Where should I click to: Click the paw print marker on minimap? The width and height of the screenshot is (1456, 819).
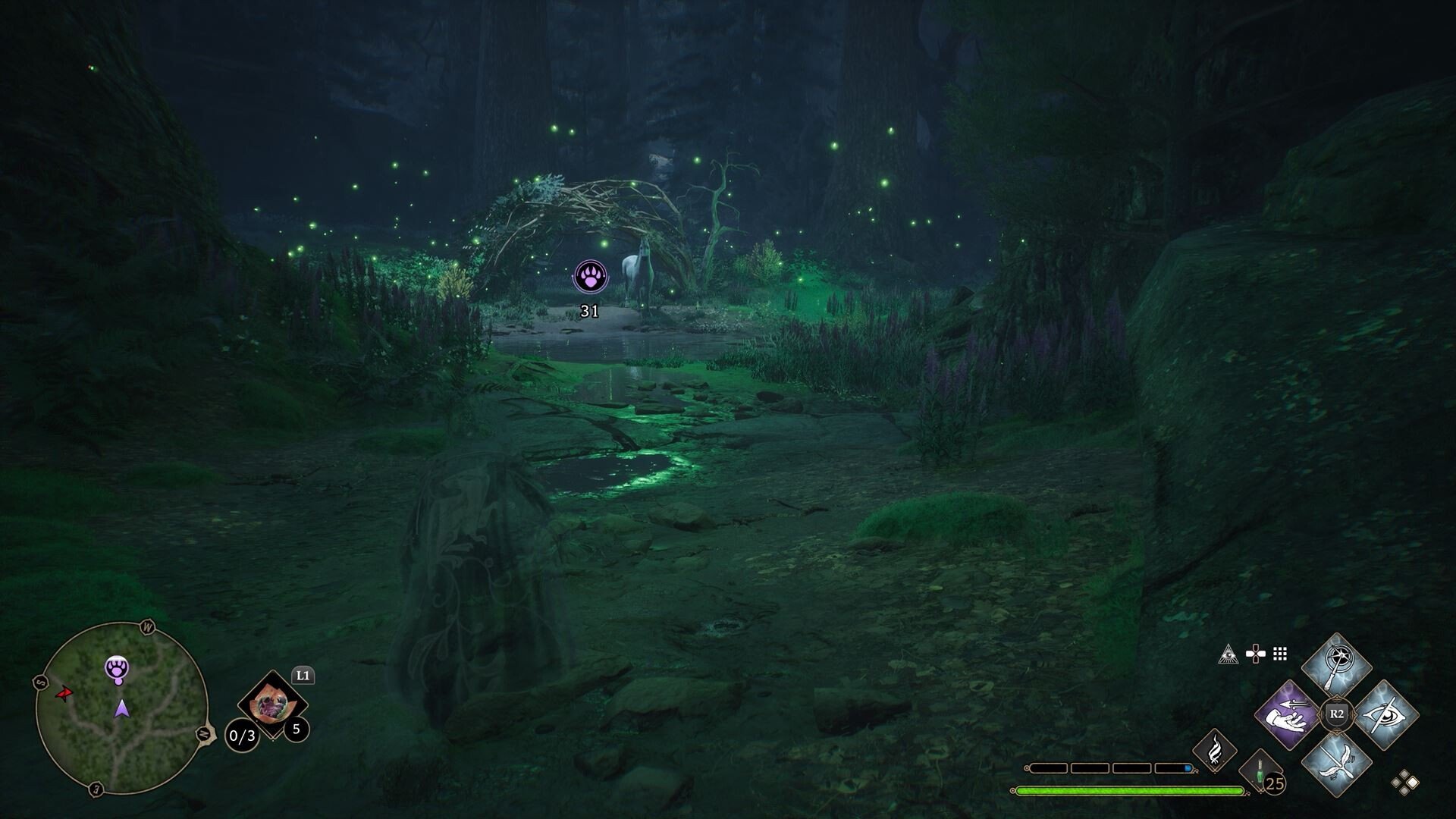point(117,668)
